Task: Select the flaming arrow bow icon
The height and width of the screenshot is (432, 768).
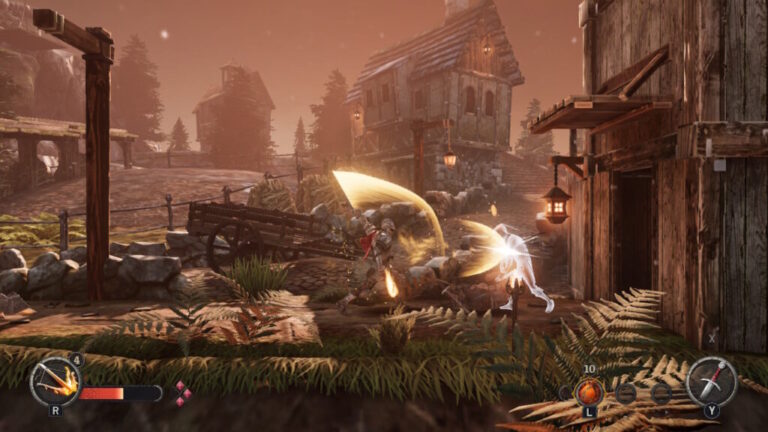Action: [54, 381]
